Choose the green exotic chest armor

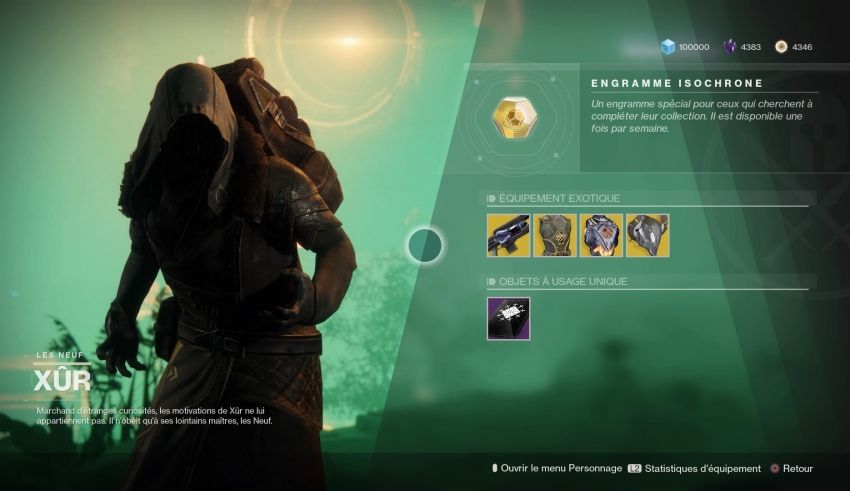click(554, 235)
